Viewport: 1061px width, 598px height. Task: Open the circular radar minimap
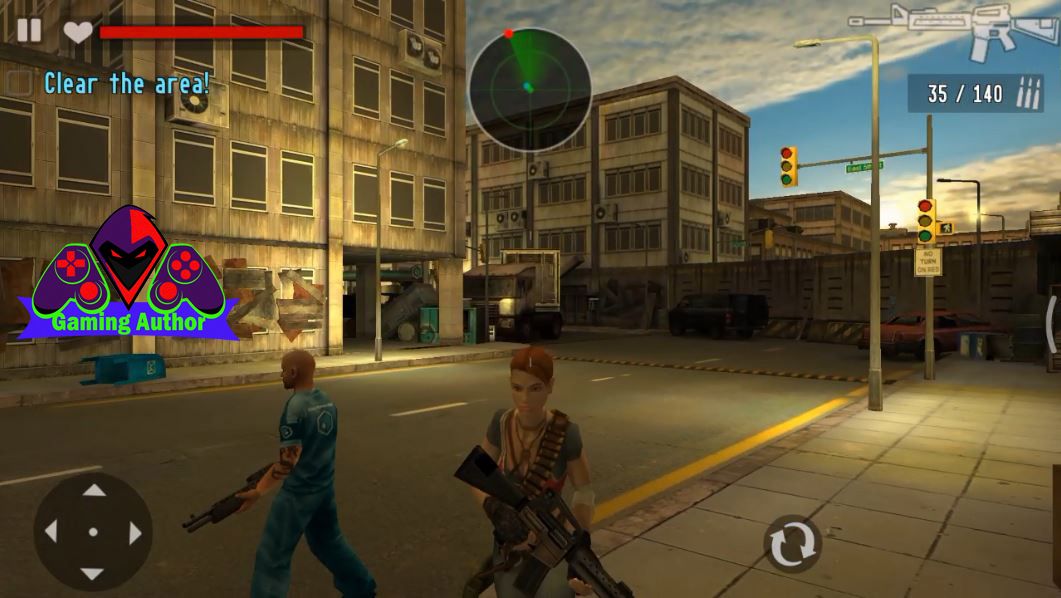[x=529, y=88]
